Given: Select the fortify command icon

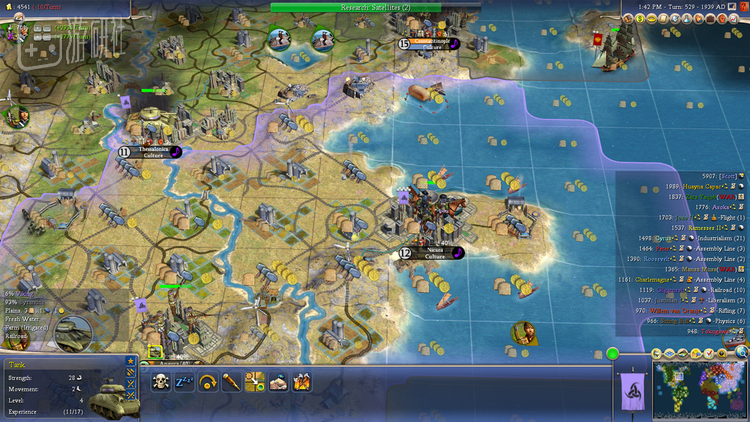Looking at the screenshot, I should [277, 381].
